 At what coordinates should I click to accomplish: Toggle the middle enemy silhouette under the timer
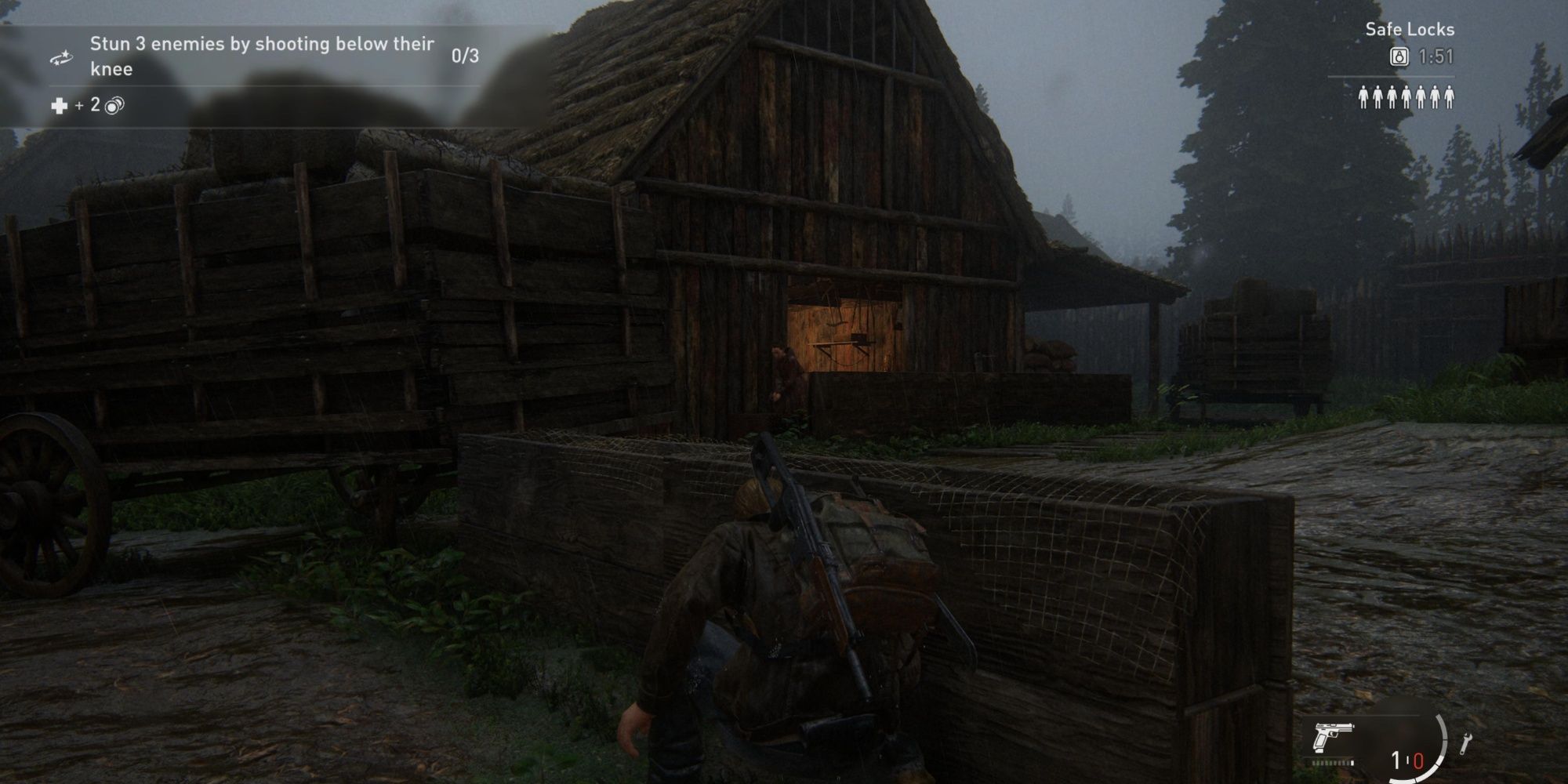(x=1407, y=97)
